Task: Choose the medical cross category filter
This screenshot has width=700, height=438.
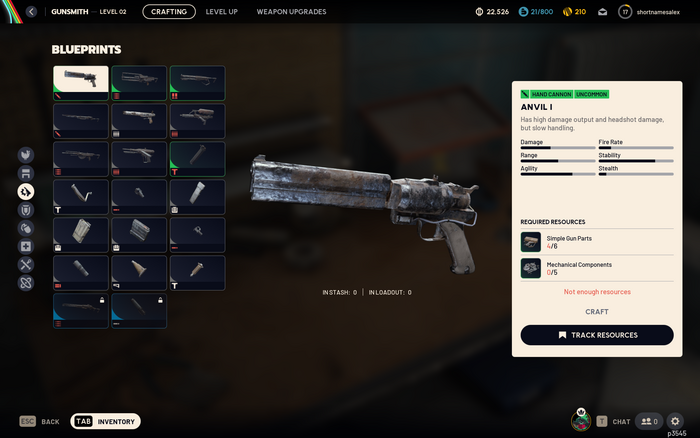Action: point(27,246)
